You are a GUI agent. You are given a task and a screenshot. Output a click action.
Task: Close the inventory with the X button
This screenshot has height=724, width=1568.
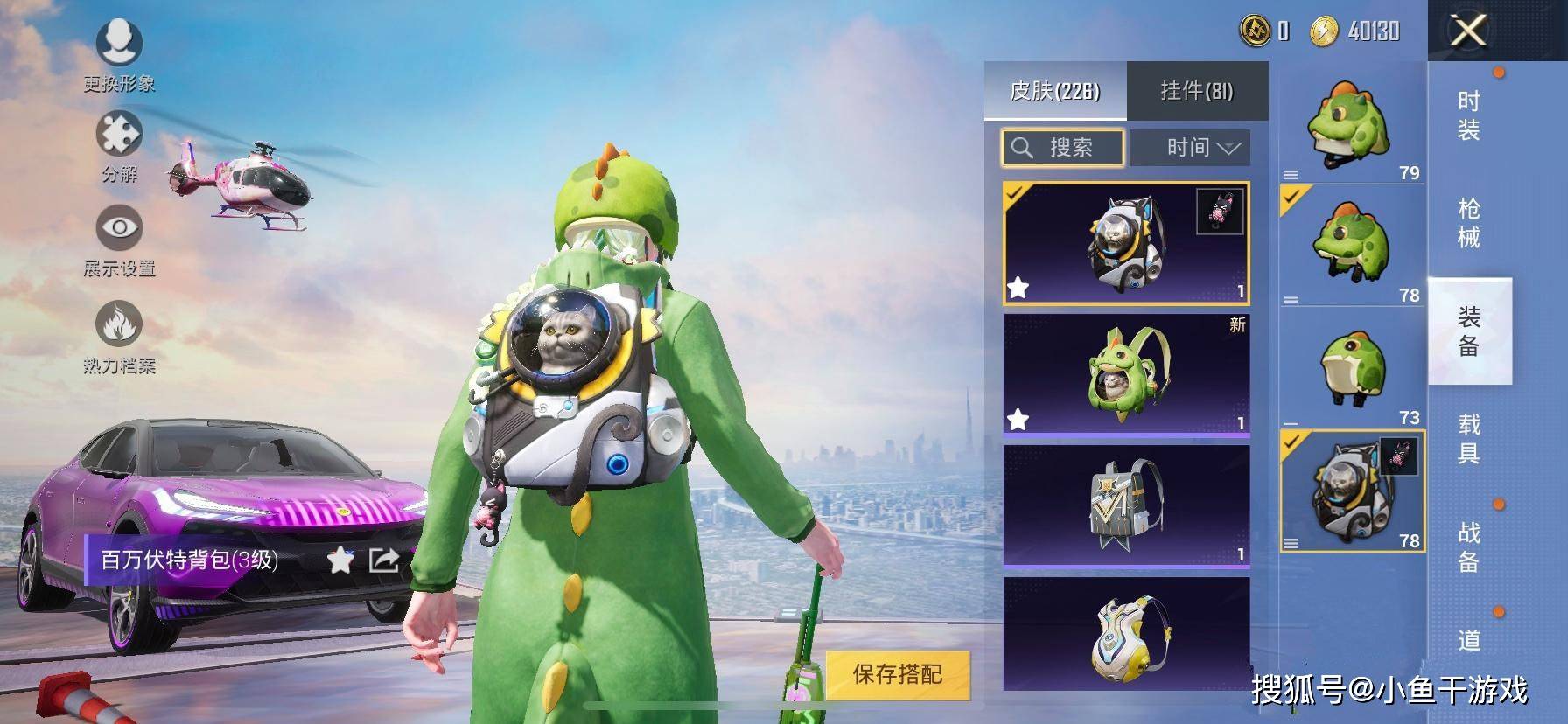pyautogui.click(x=1468, y=31)
